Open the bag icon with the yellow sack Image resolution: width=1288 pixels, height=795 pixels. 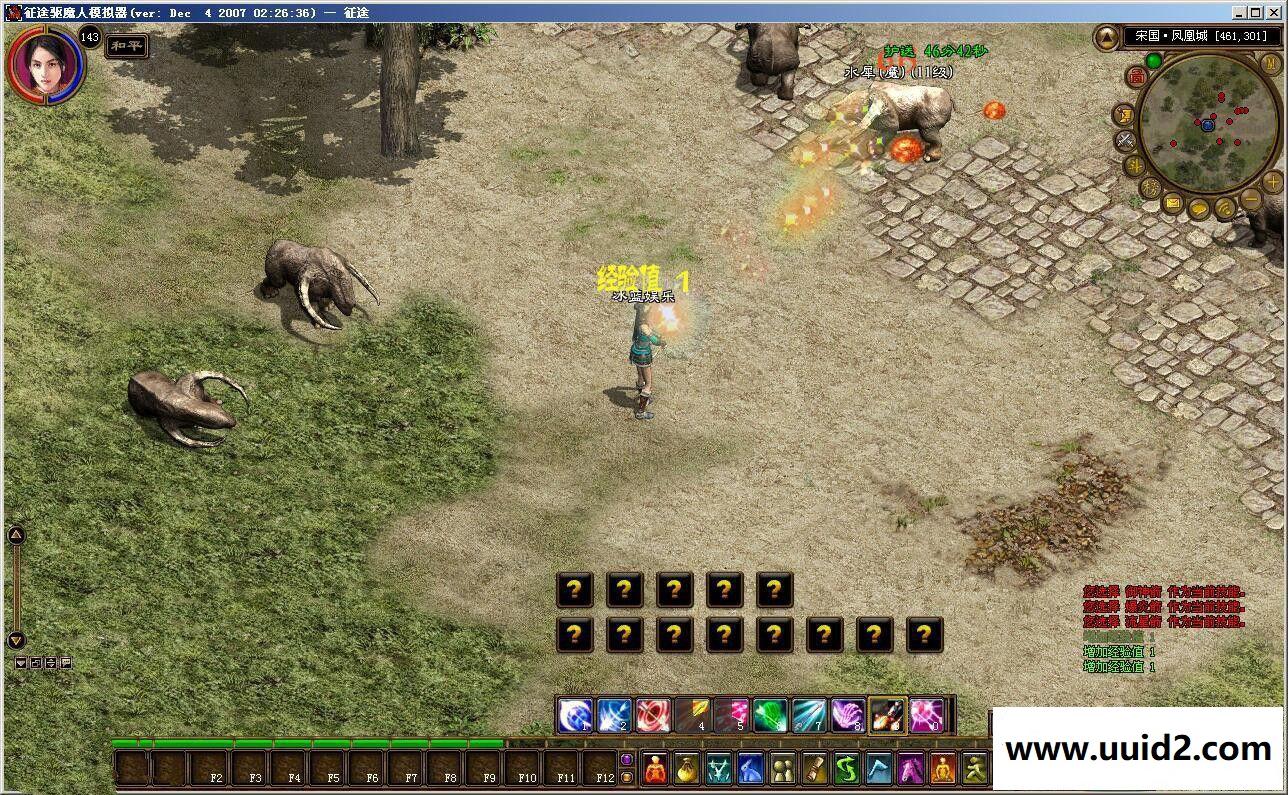tap(687, 768)
